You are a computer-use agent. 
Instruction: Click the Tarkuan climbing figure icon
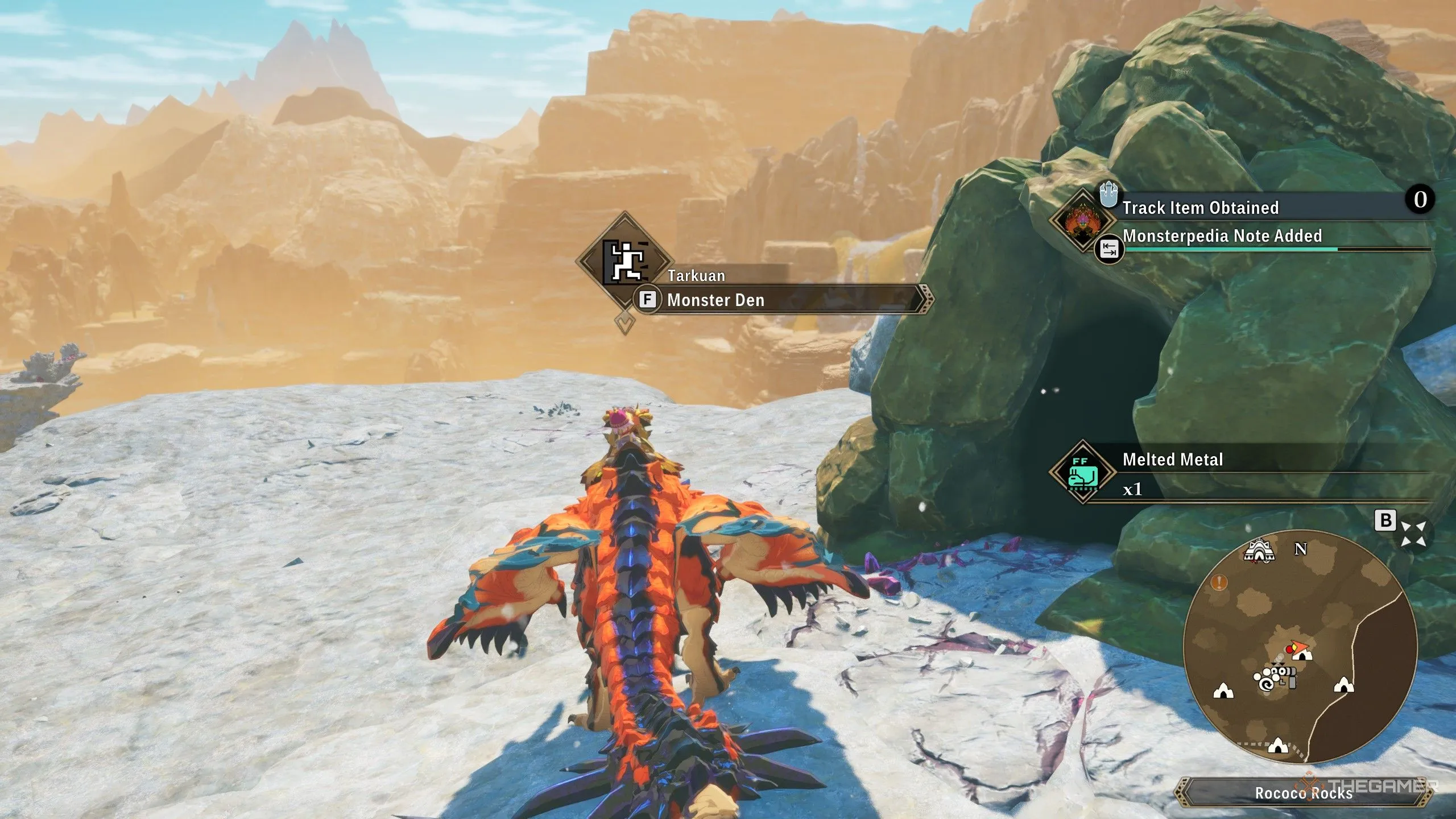[x=624, y=262]
